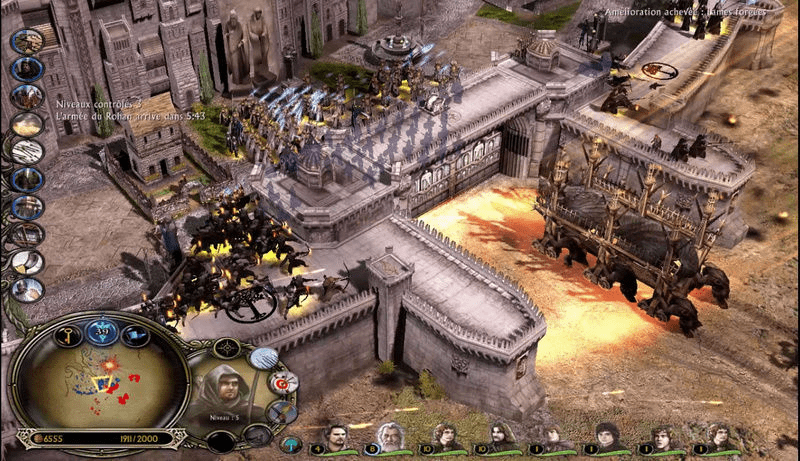Click the top power icon in left sidebar
This screenshot has width=800, height=461.
27,41
